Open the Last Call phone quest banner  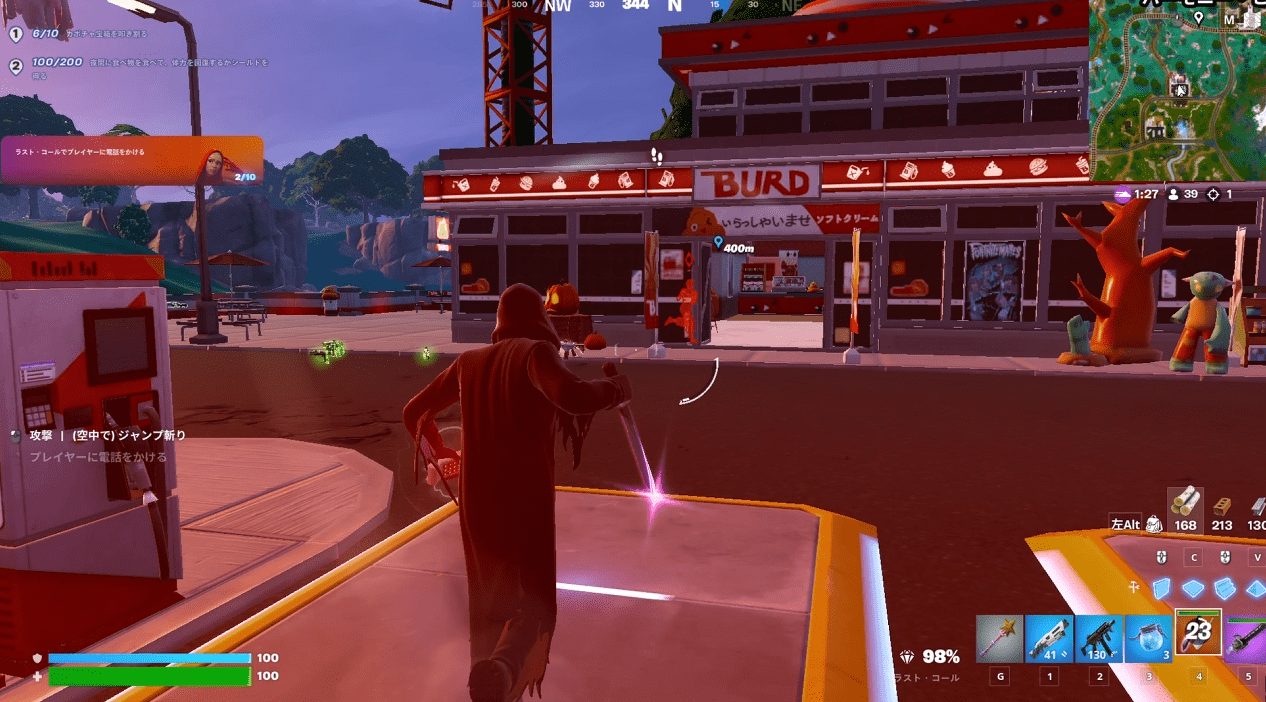point(132,160)
